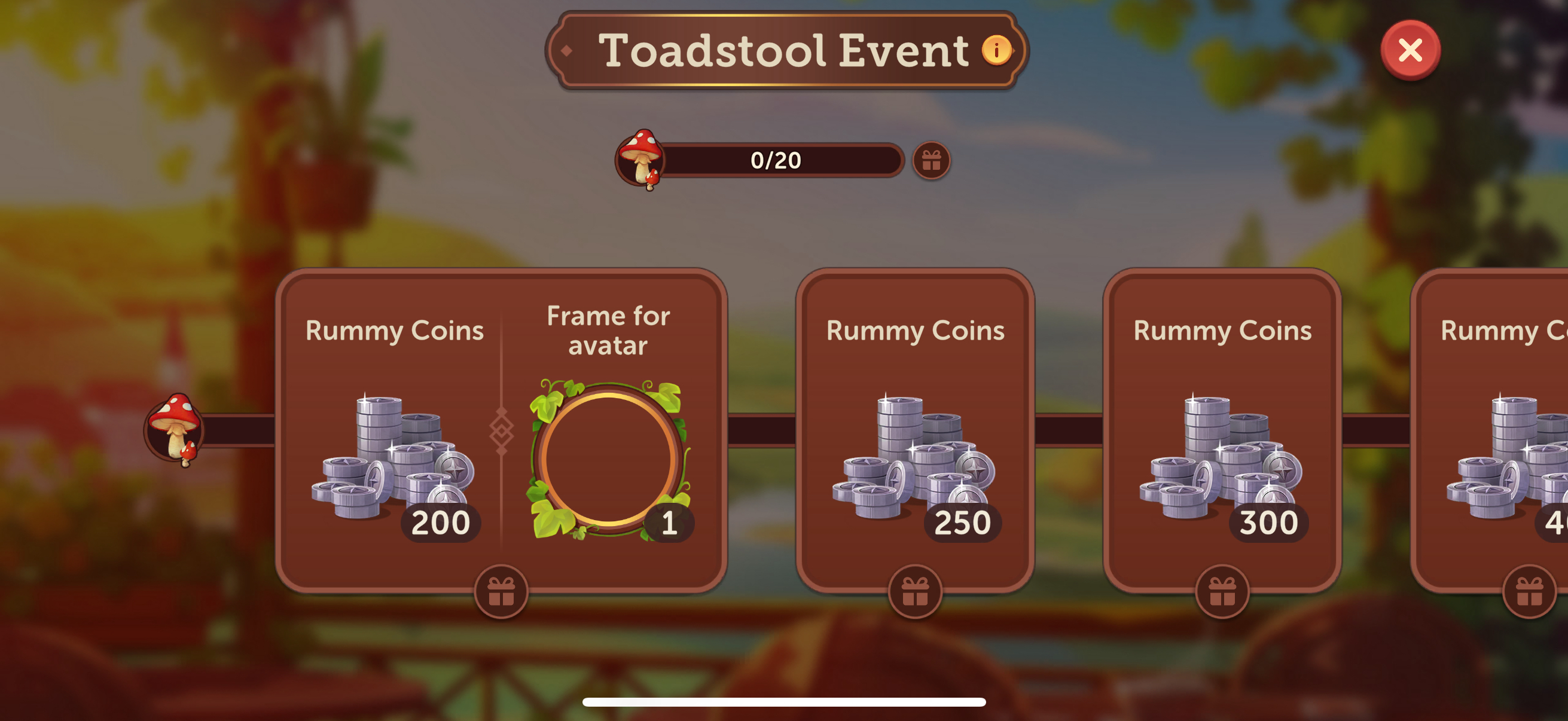Viewport: 1568px width, 721px height.
Task: Tap the gift icon beside the 0/20 progress bar
Action: [931, 161]
